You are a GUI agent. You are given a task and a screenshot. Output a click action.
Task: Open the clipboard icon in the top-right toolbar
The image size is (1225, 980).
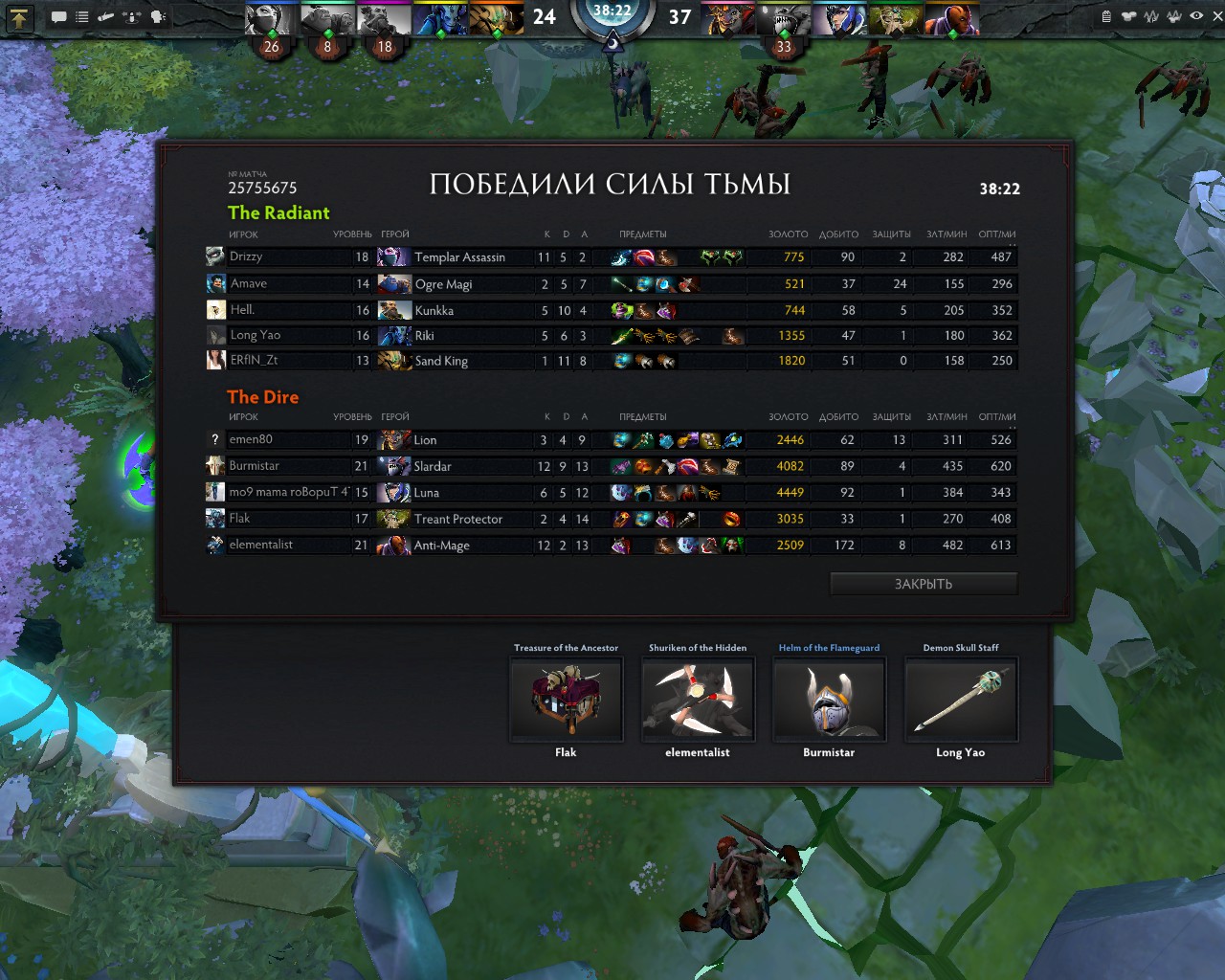[x=1106, y=16]
